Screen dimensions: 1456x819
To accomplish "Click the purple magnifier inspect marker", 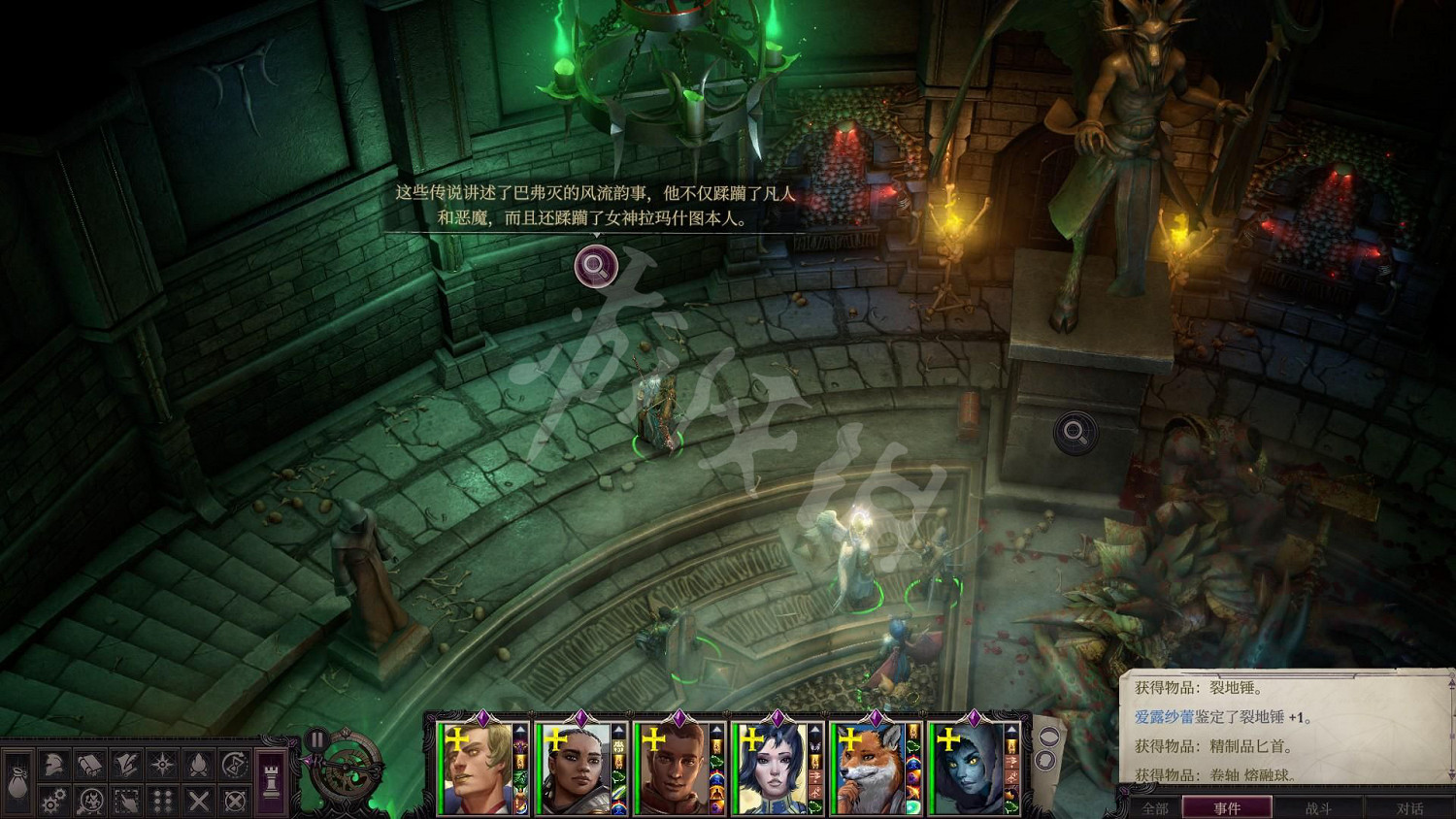I will point(596,266).
